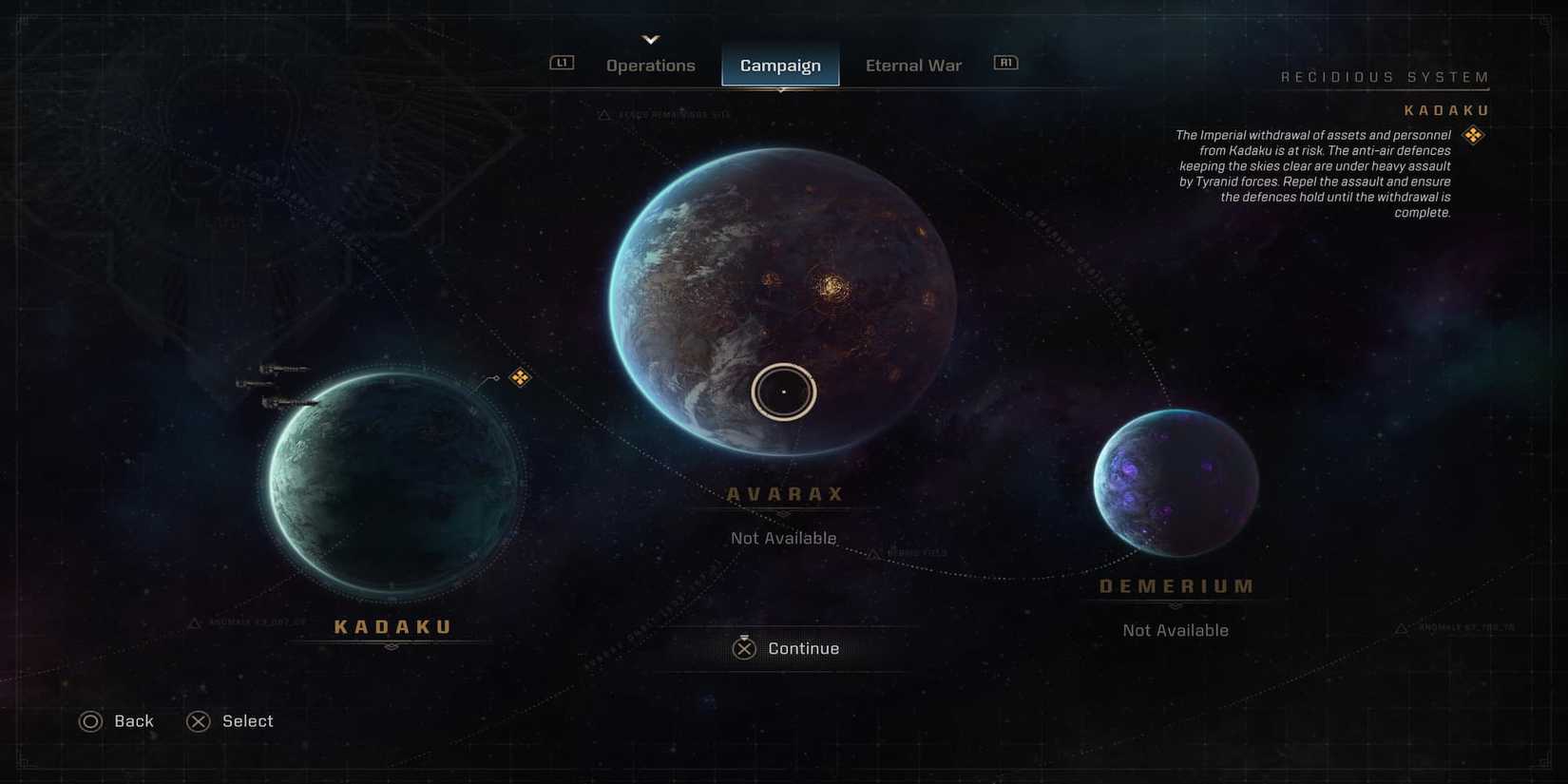Viewport: 1568px width, 784px height.
Task: Click the chevron beneath the Demerium label
Action: pos(1176,602)
